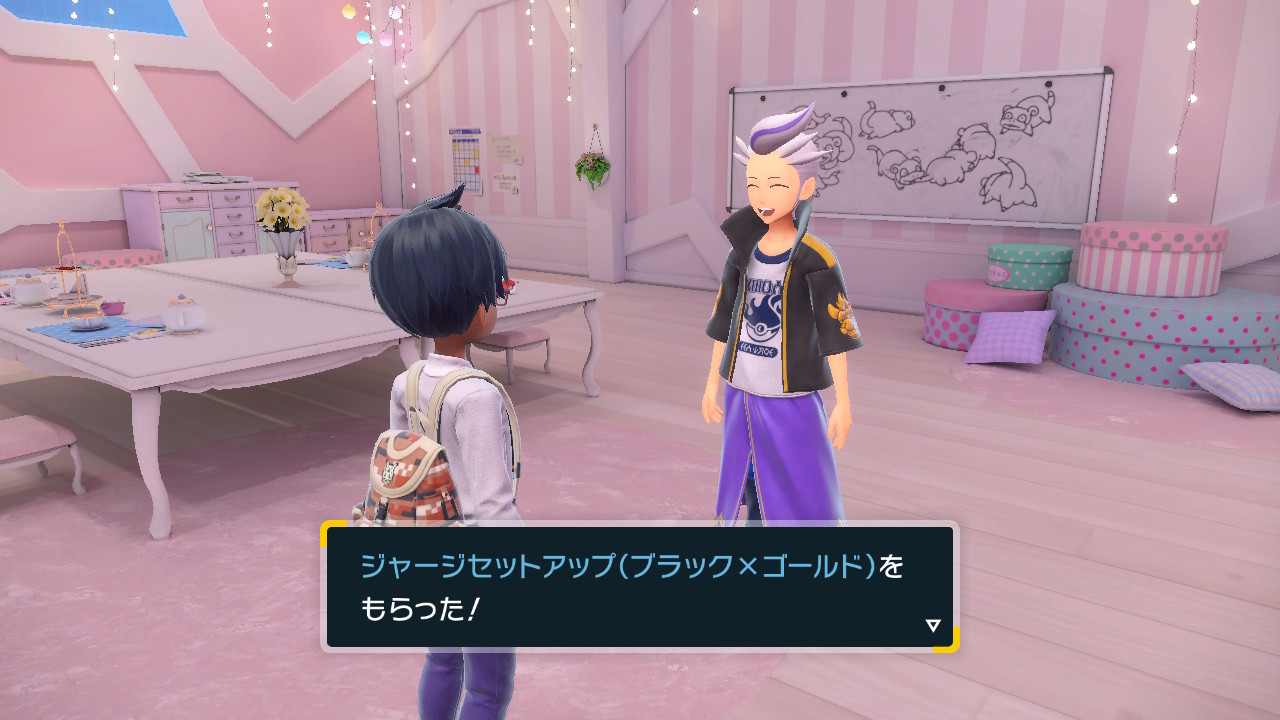Click the sticky notes beside the calendar
The height and width of the screenshot is (720, 1280).
point(505,148)
